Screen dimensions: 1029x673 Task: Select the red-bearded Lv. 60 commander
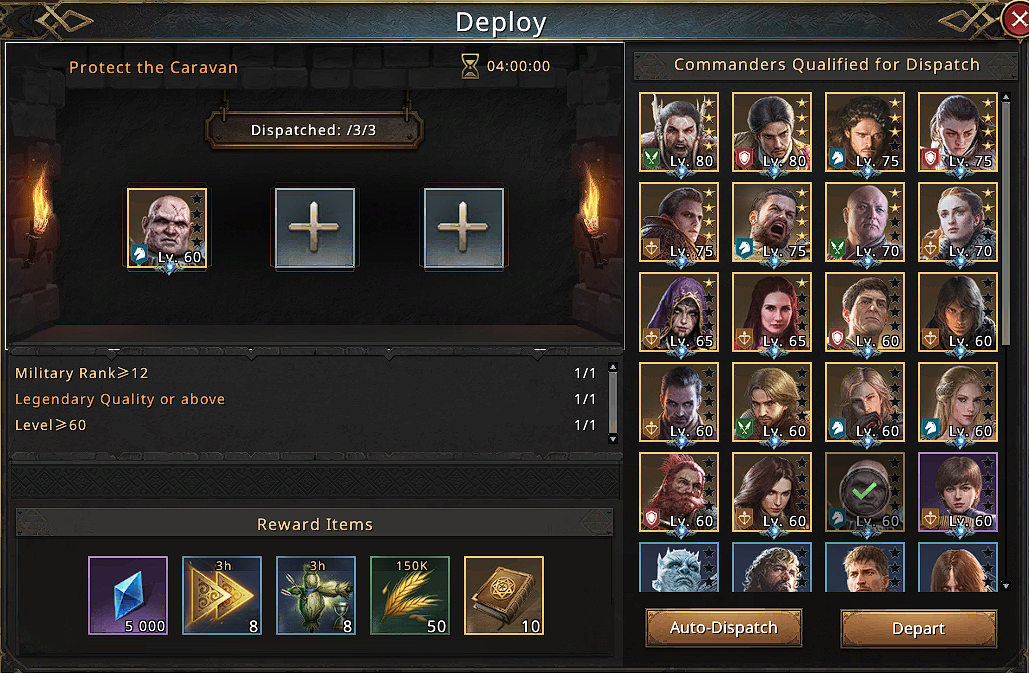679,492
